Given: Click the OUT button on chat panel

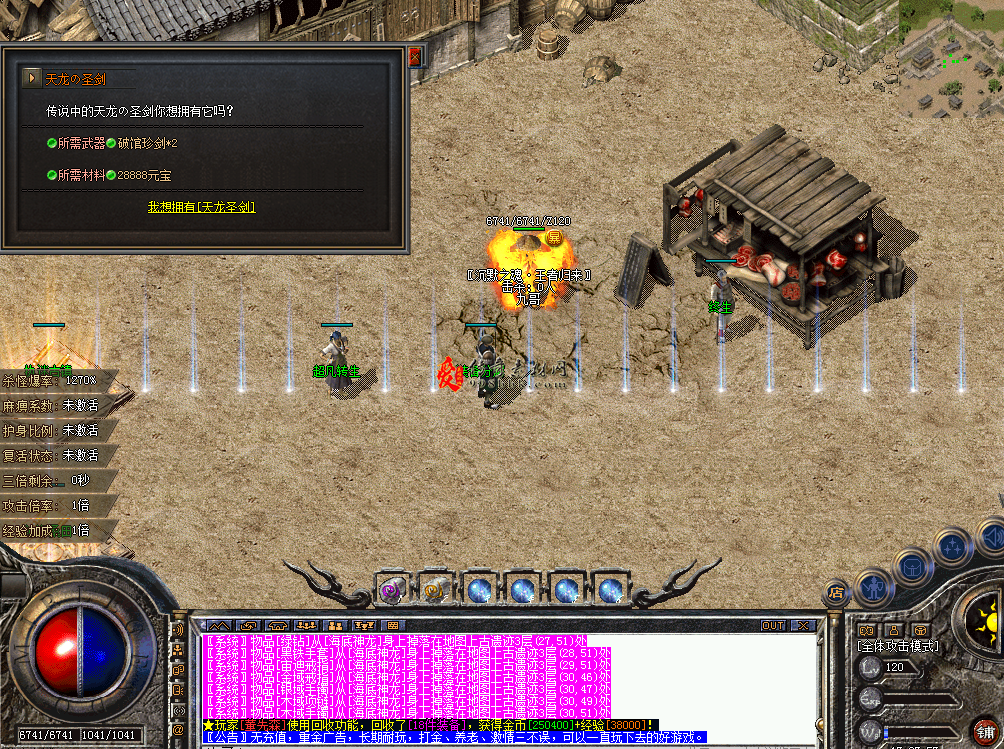Looking at the screenshot, I should (772, 626).
